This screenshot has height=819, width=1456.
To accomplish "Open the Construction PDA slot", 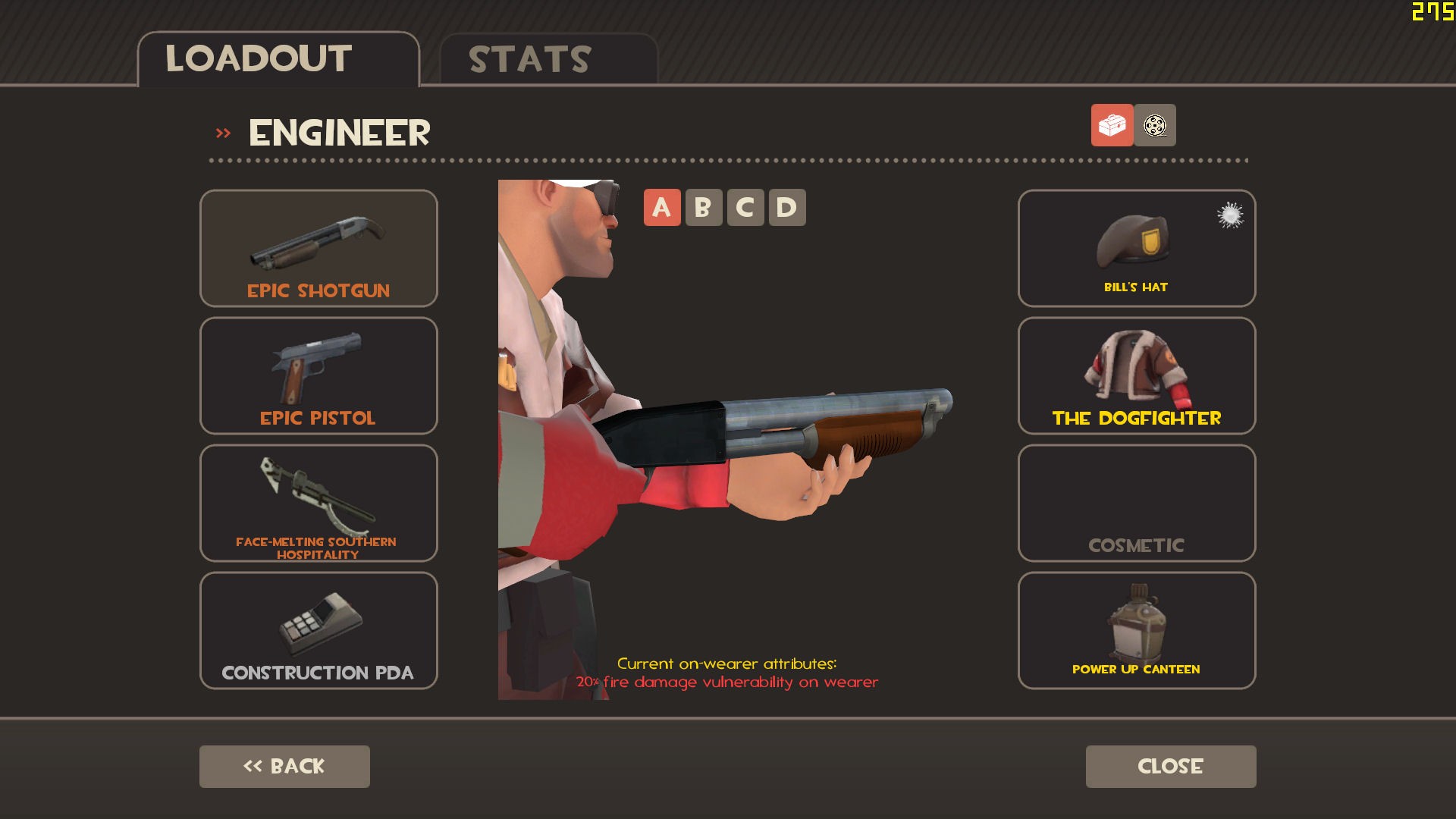I will [x=318, y=629].
